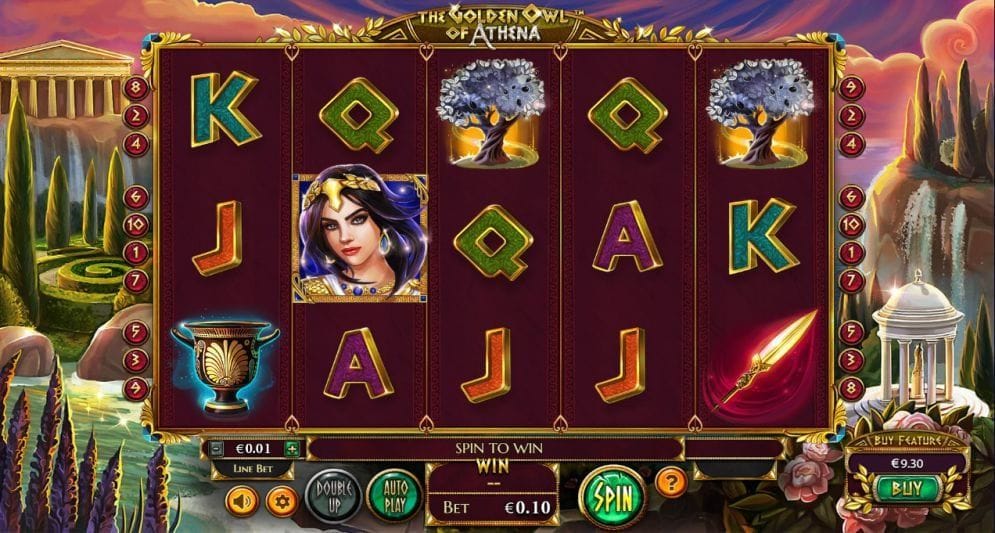Open the gear settings menu
995x533 pixels.
(281, 499)
